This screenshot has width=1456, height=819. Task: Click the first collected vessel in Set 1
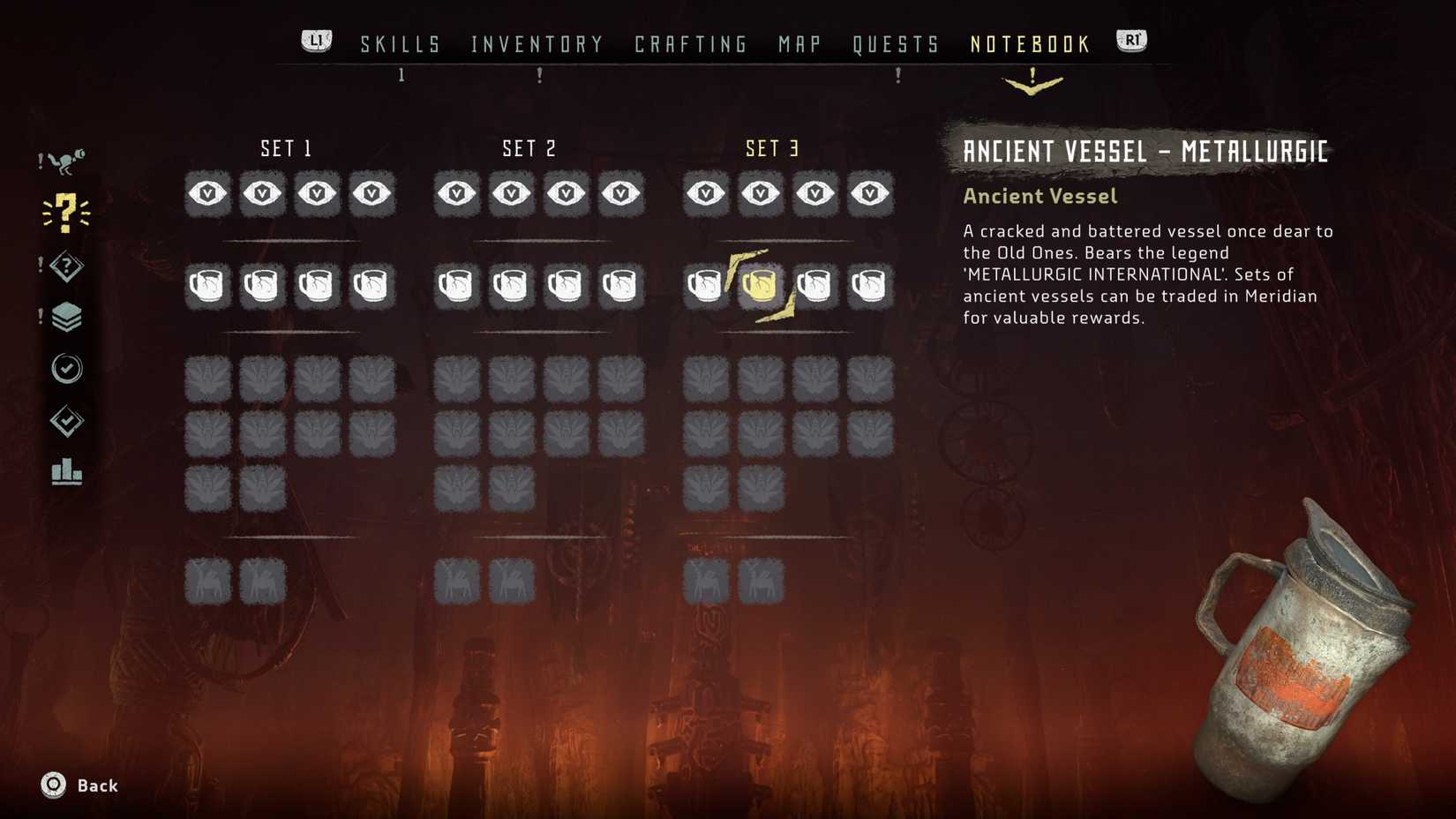click(206, 284)
